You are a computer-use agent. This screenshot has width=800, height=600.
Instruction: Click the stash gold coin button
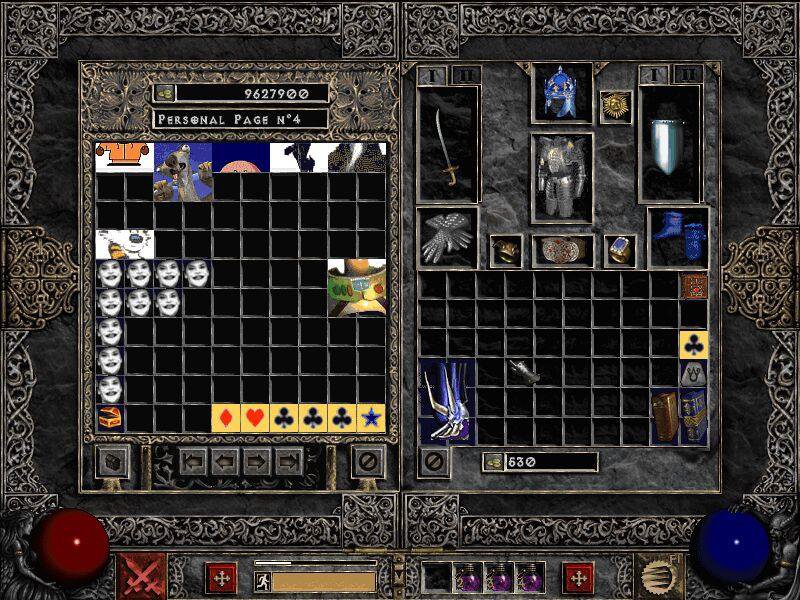coord(164,93)
